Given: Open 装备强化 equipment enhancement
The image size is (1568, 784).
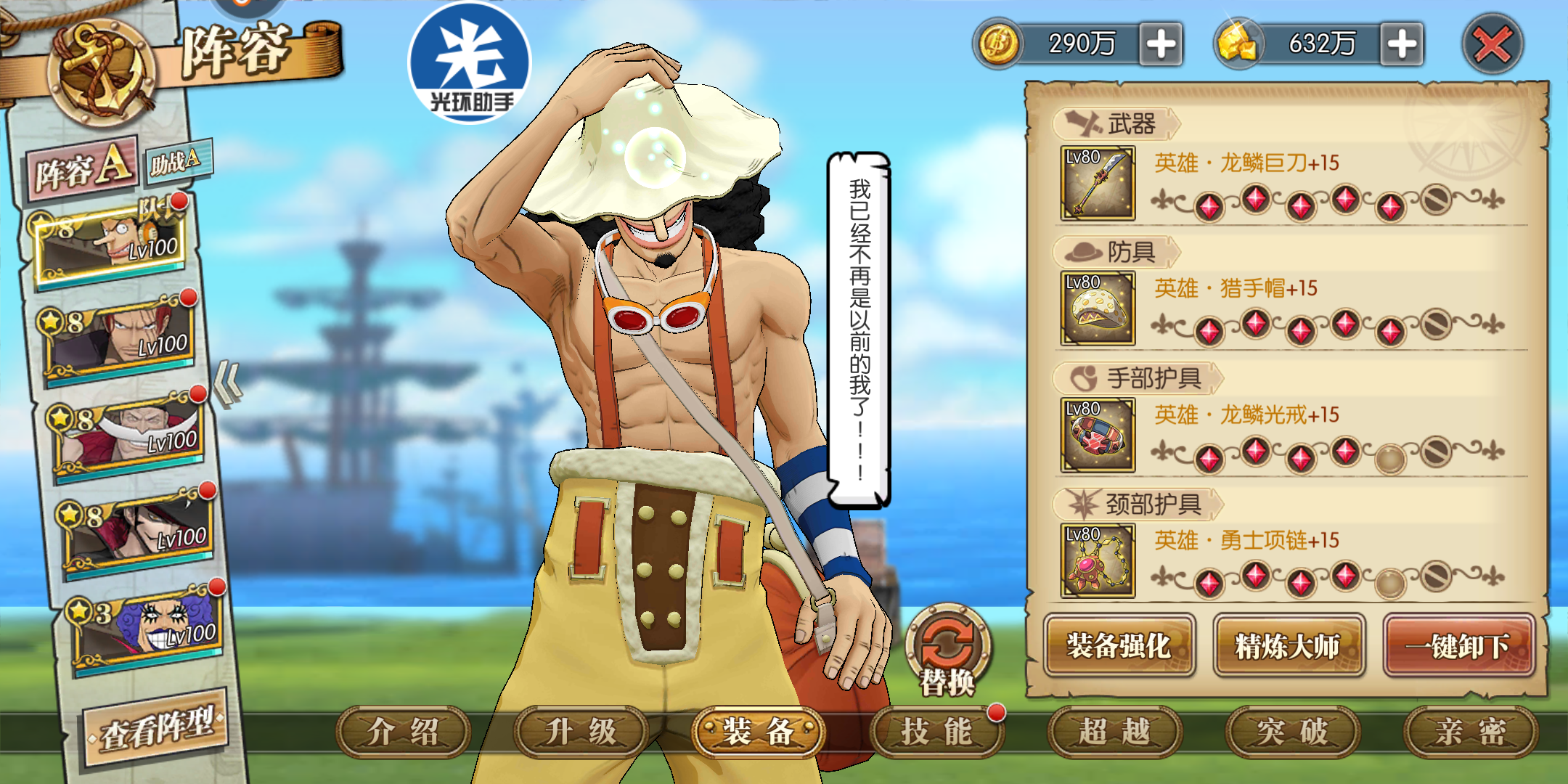Looking at the screenshot, I should pyautogui.click(x=1119, y=645).
